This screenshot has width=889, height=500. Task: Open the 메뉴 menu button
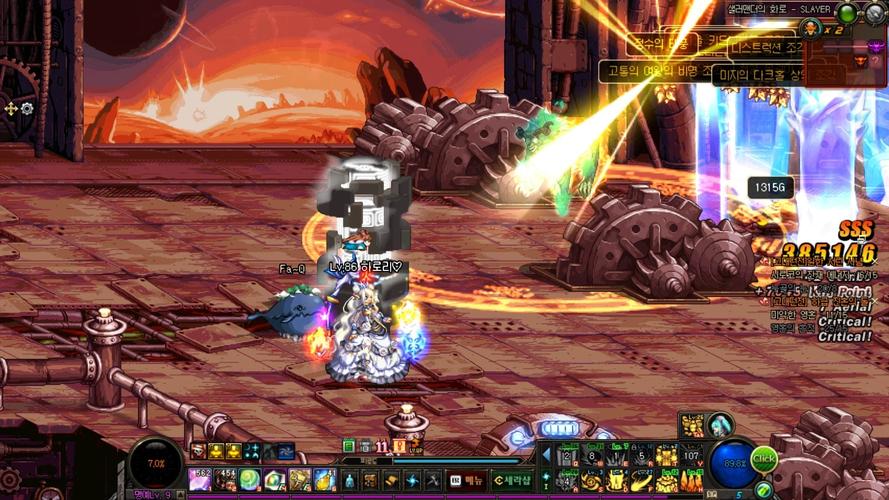point(466,480)
